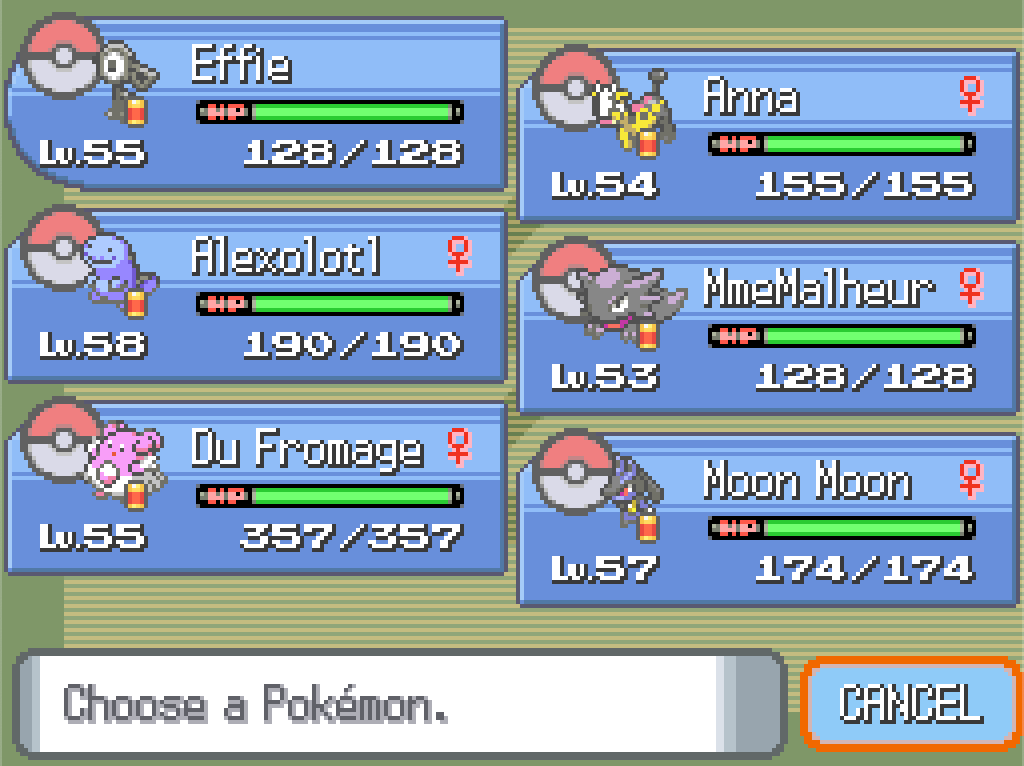Choose Alexolotl from the party
Screen dimensions: 1024x766
(258, 297)
